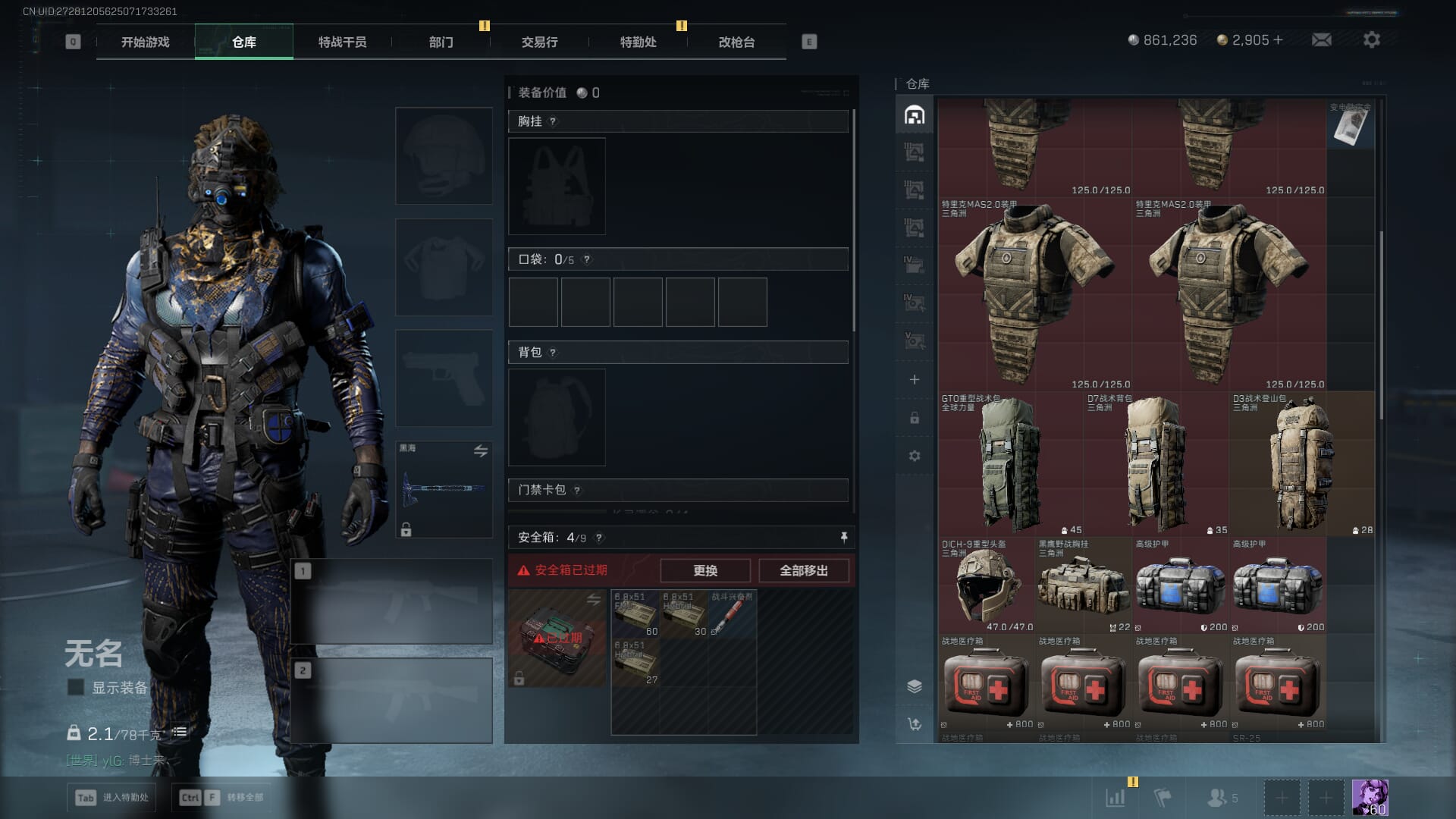
Task: Open the mail envelope icon
Action: click(x=1321, y=40)
